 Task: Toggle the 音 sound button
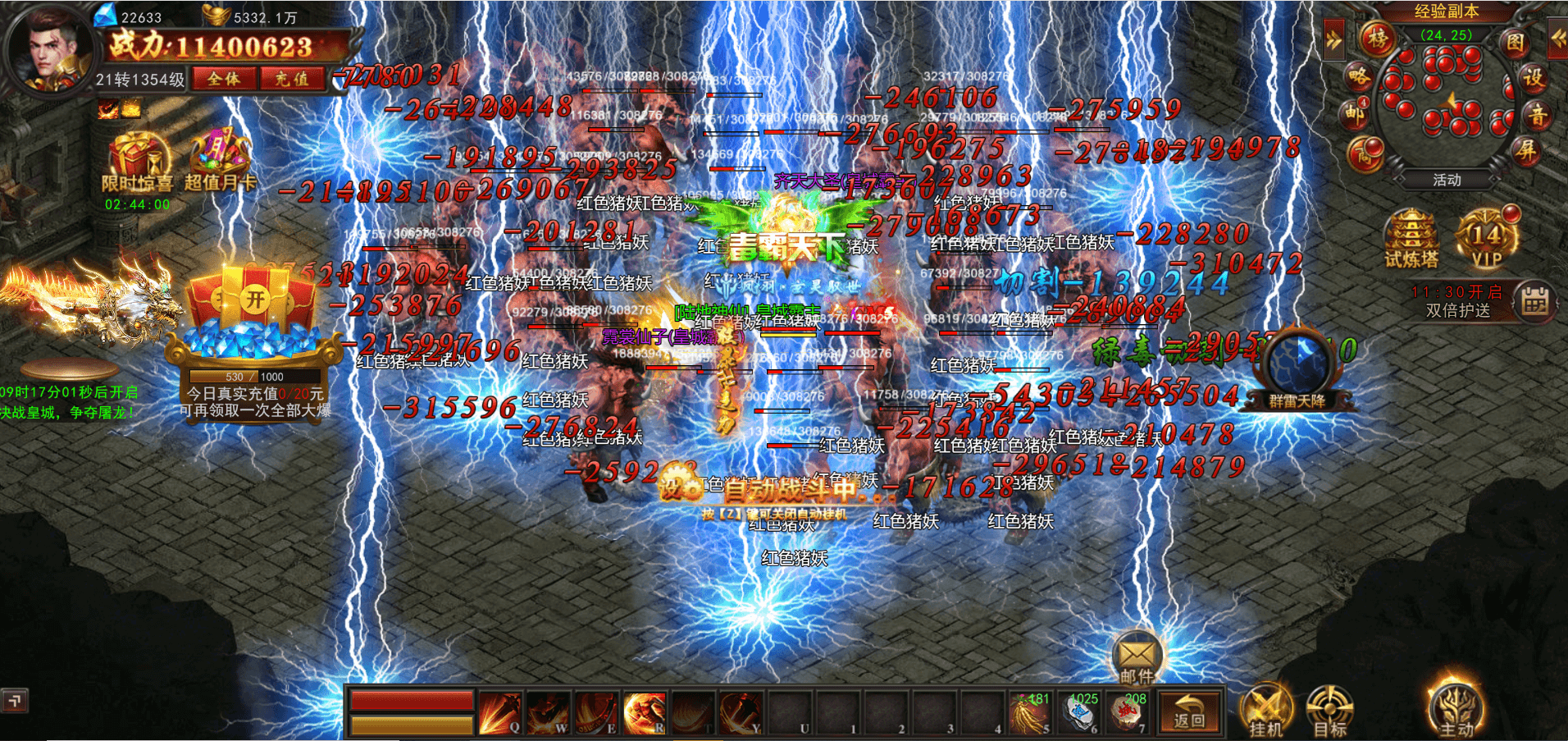[x=1538, y=116]
